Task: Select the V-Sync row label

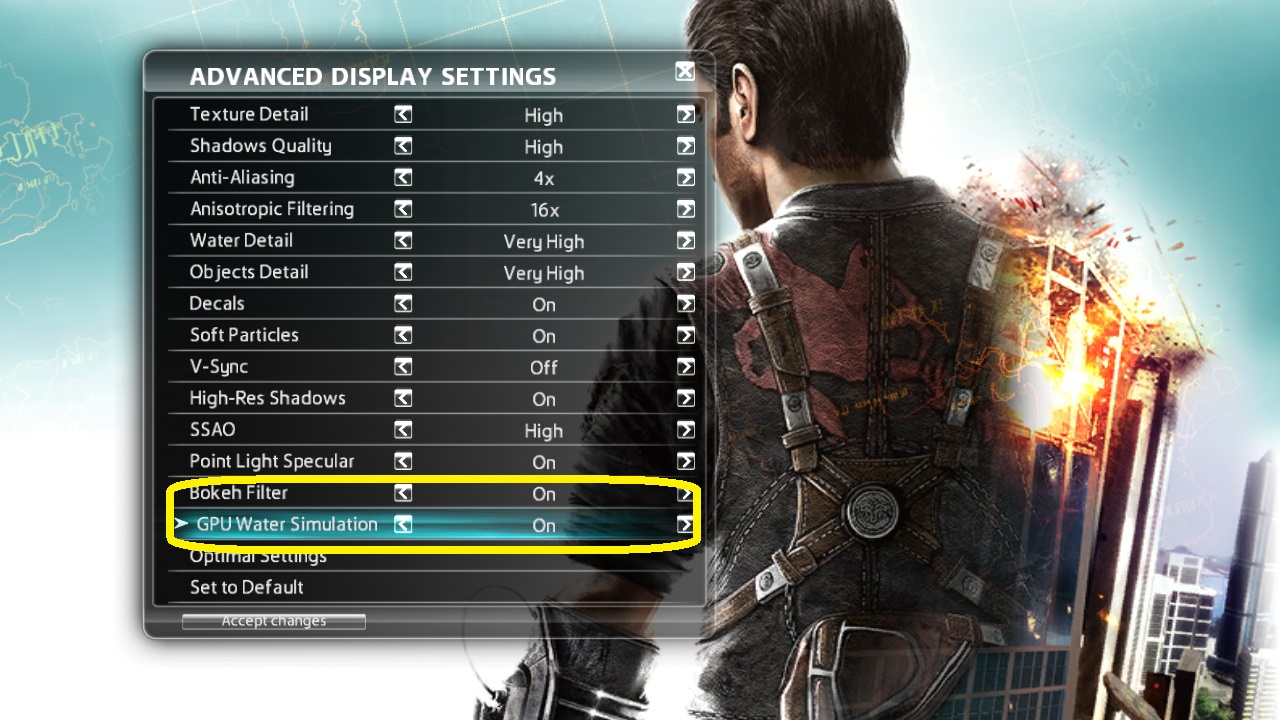Action: point(219,366)
